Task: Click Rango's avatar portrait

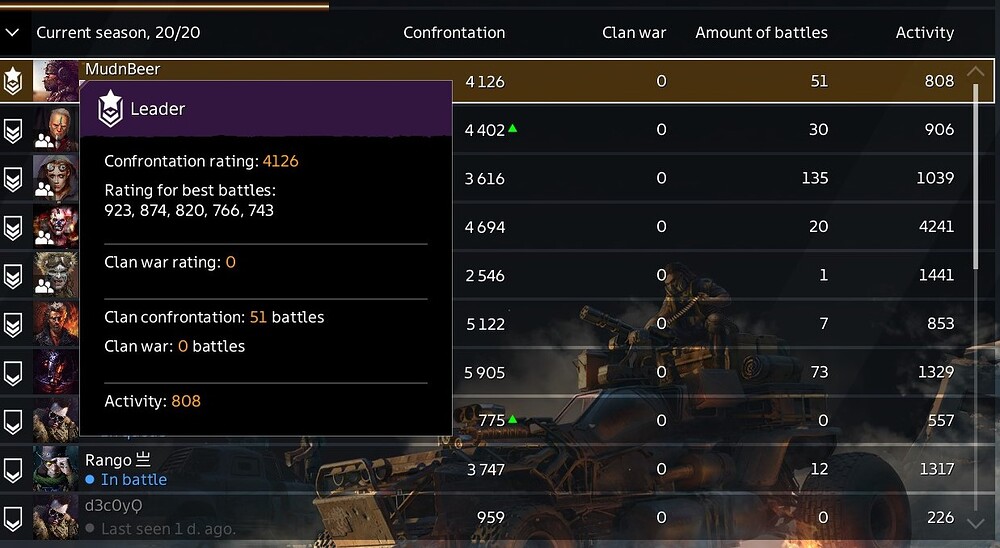Action: tap(55, 469)
